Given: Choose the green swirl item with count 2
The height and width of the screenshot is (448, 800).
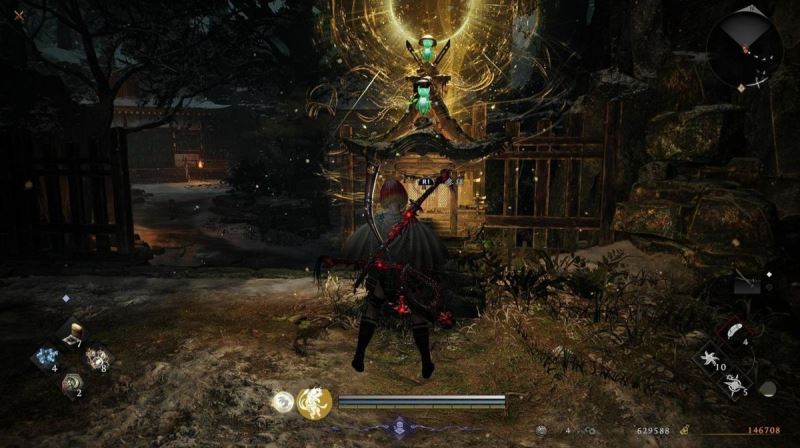Looking at the screenshot, I should pos(71,382).
